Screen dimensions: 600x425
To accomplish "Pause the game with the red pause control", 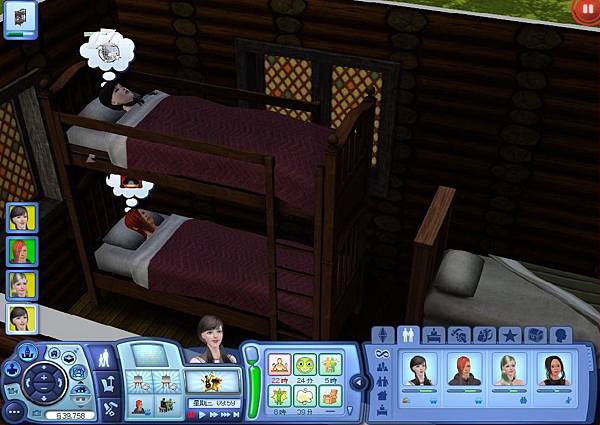I will [193, 413].
